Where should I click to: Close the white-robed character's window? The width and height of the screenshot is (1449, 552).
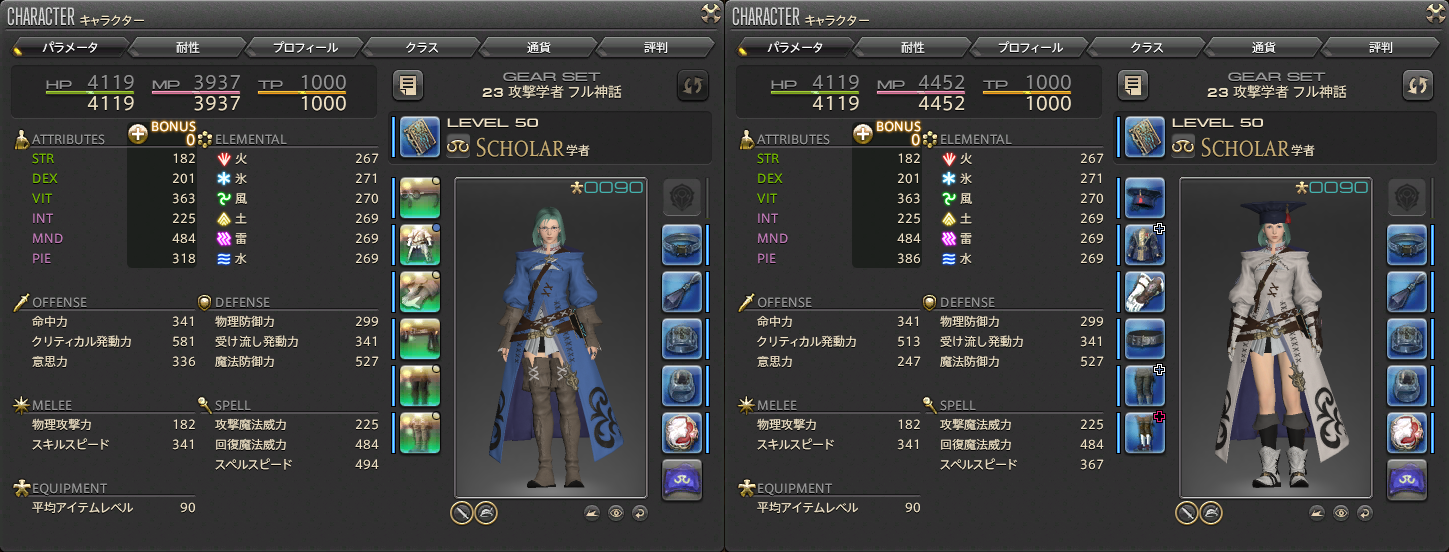(x=1436, y=12)
